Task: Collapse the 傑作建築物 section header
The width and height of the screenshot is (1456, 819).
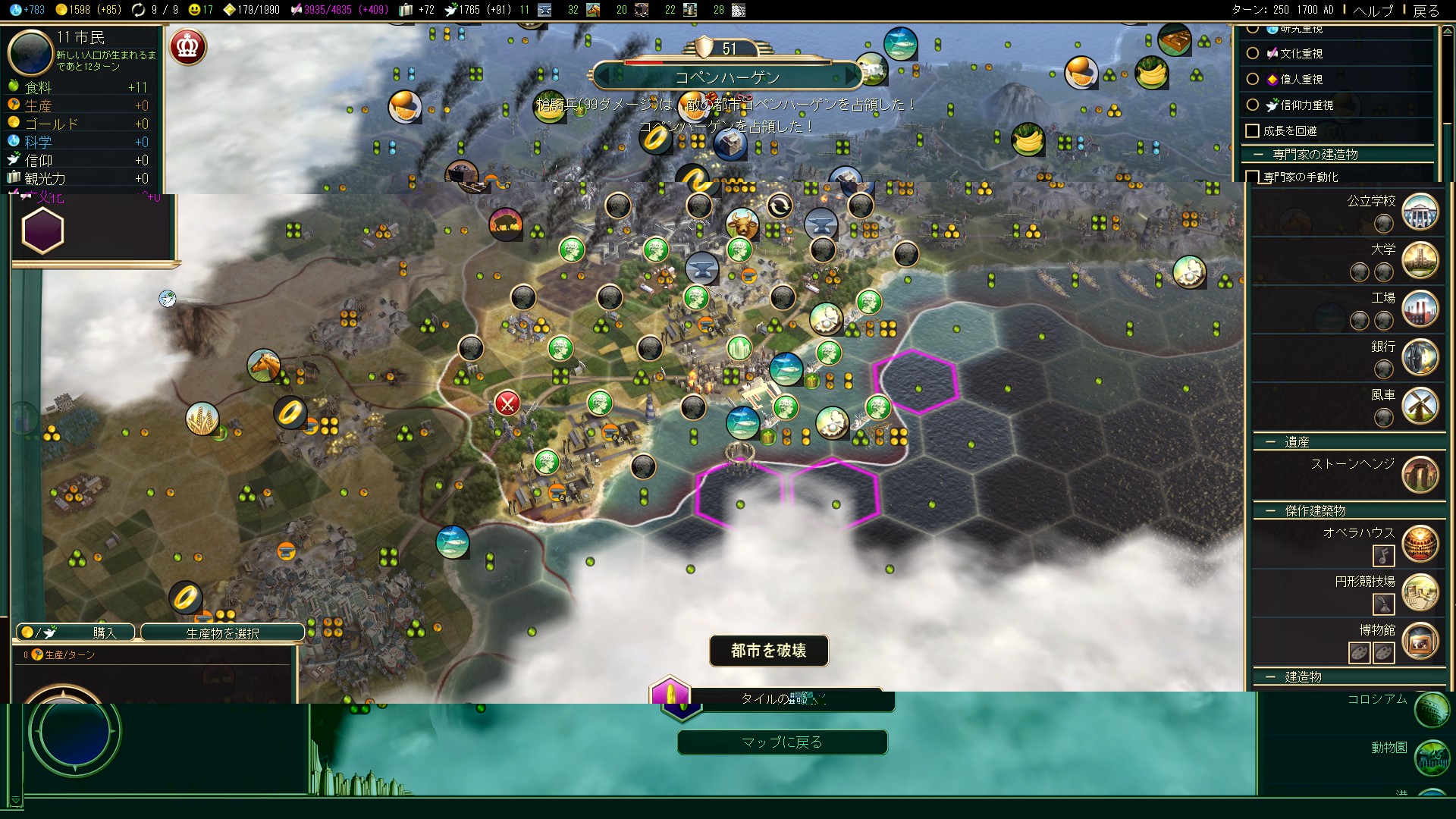Action: (1270, 511)
